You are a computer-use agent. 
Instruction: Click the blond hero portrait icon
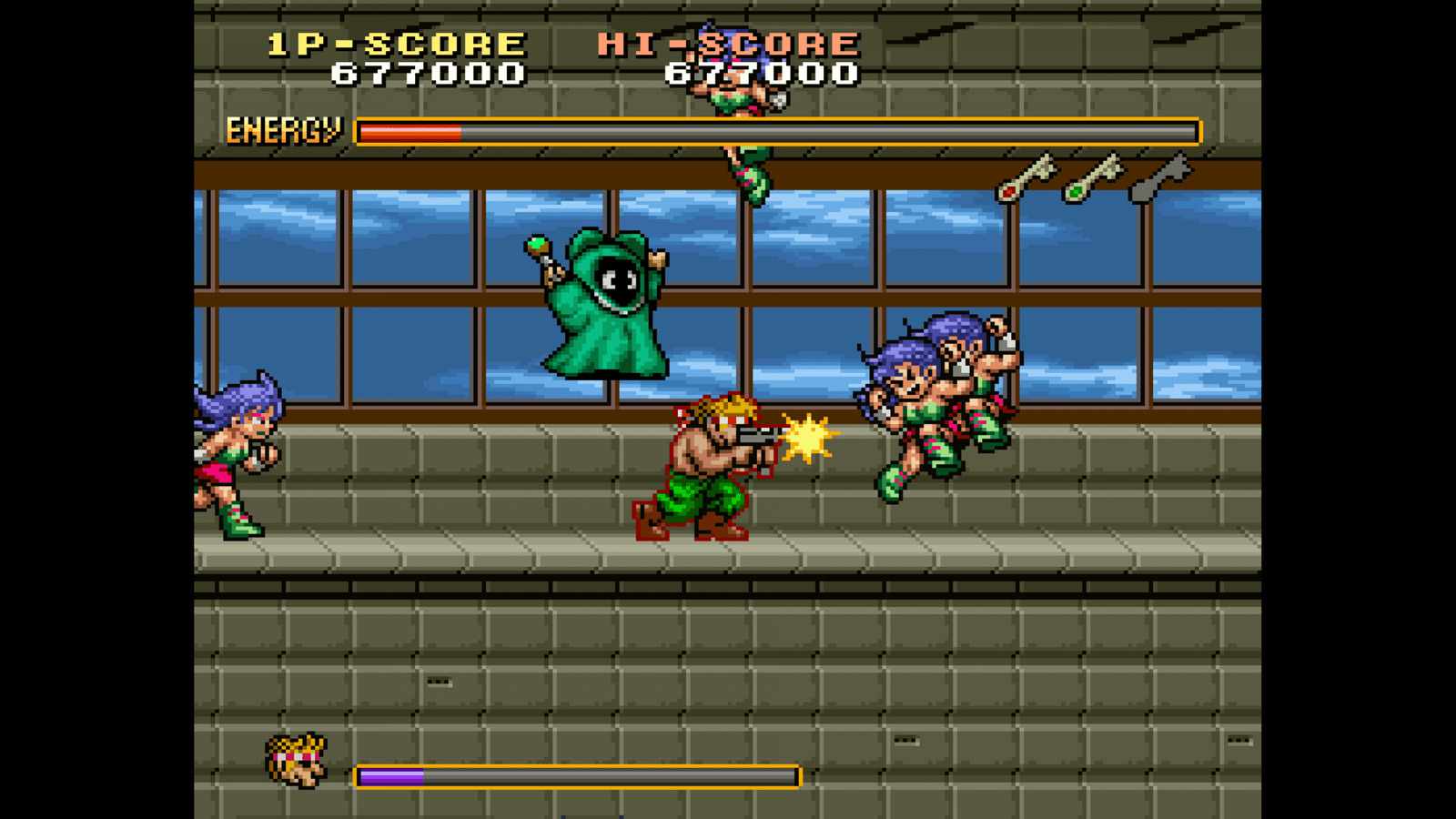coord(297,760)
